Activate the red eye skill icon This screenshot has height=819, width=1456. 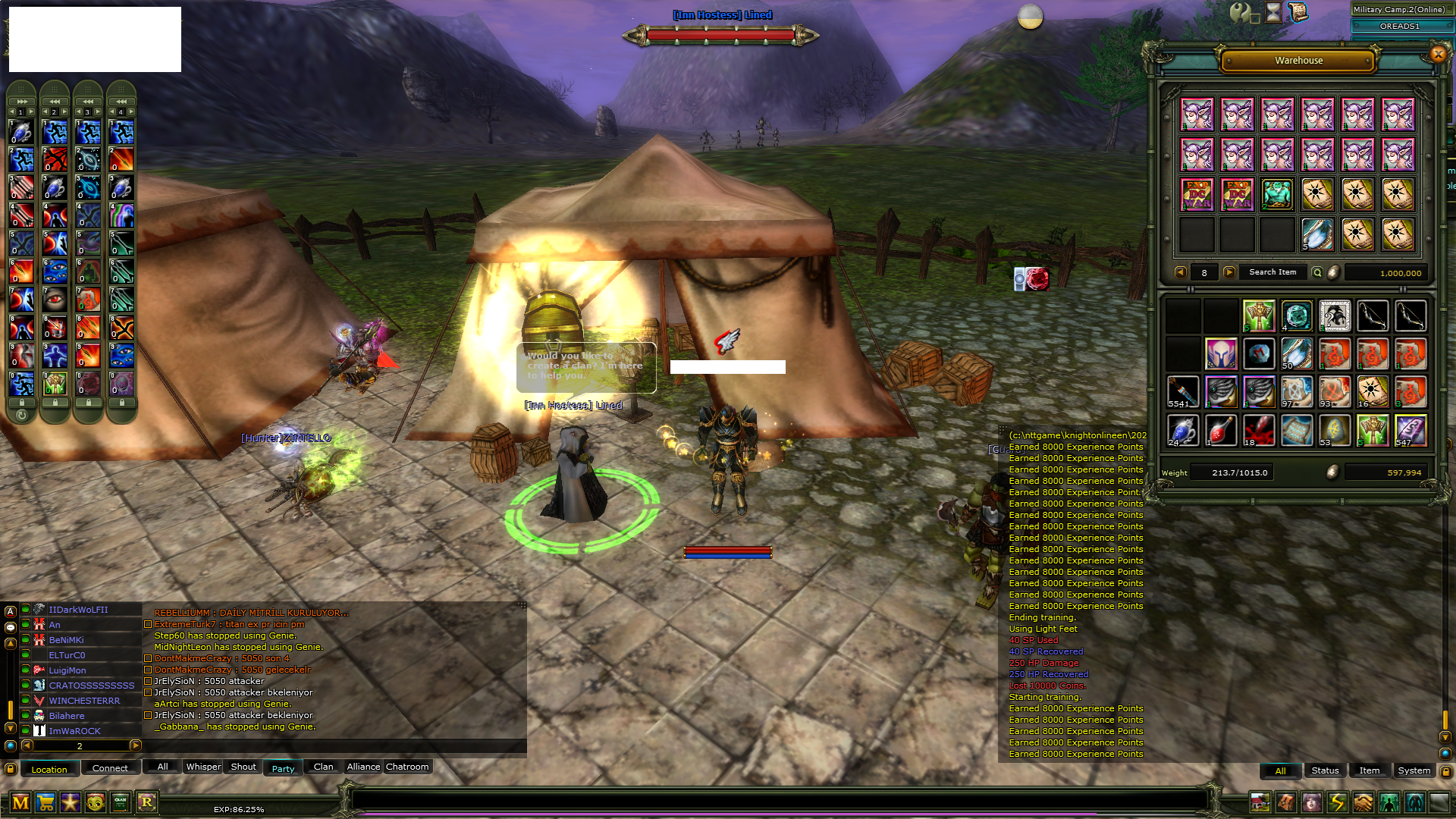[x=55, y=299]
